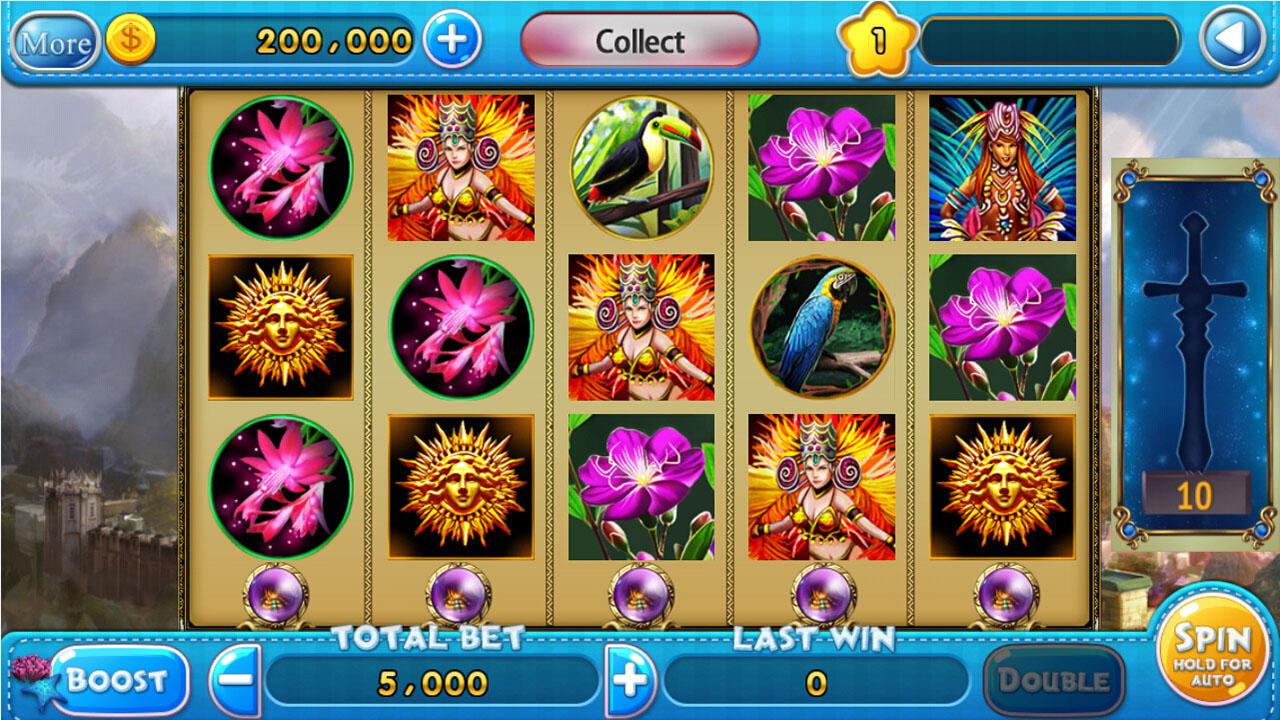Add coins with the plus button
Image resolution: width=1280 pixels, height=720 pixels.
coord(452,40)
